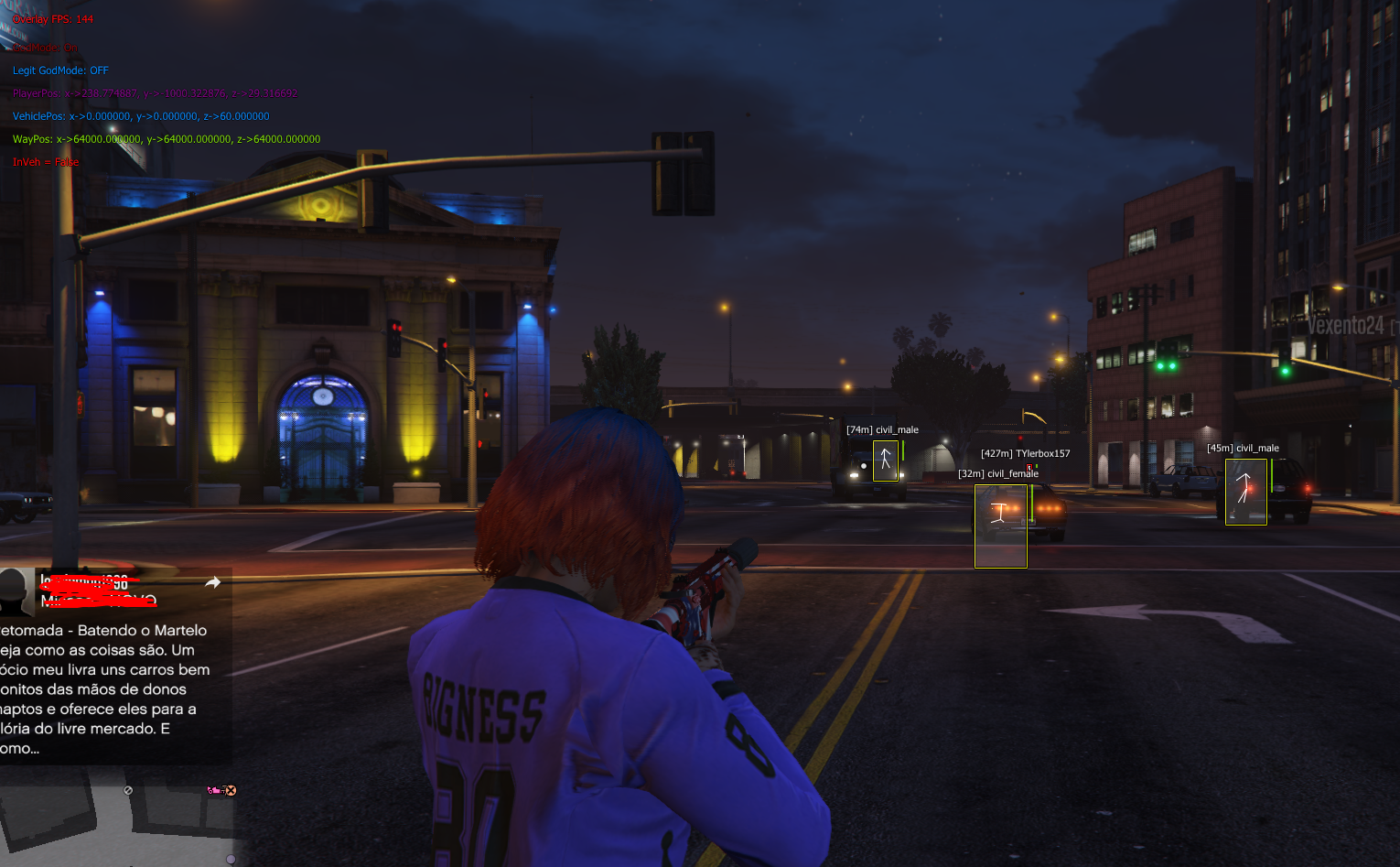Click the grey crossed-circle blip on the minimap

(x=128, y=790)
